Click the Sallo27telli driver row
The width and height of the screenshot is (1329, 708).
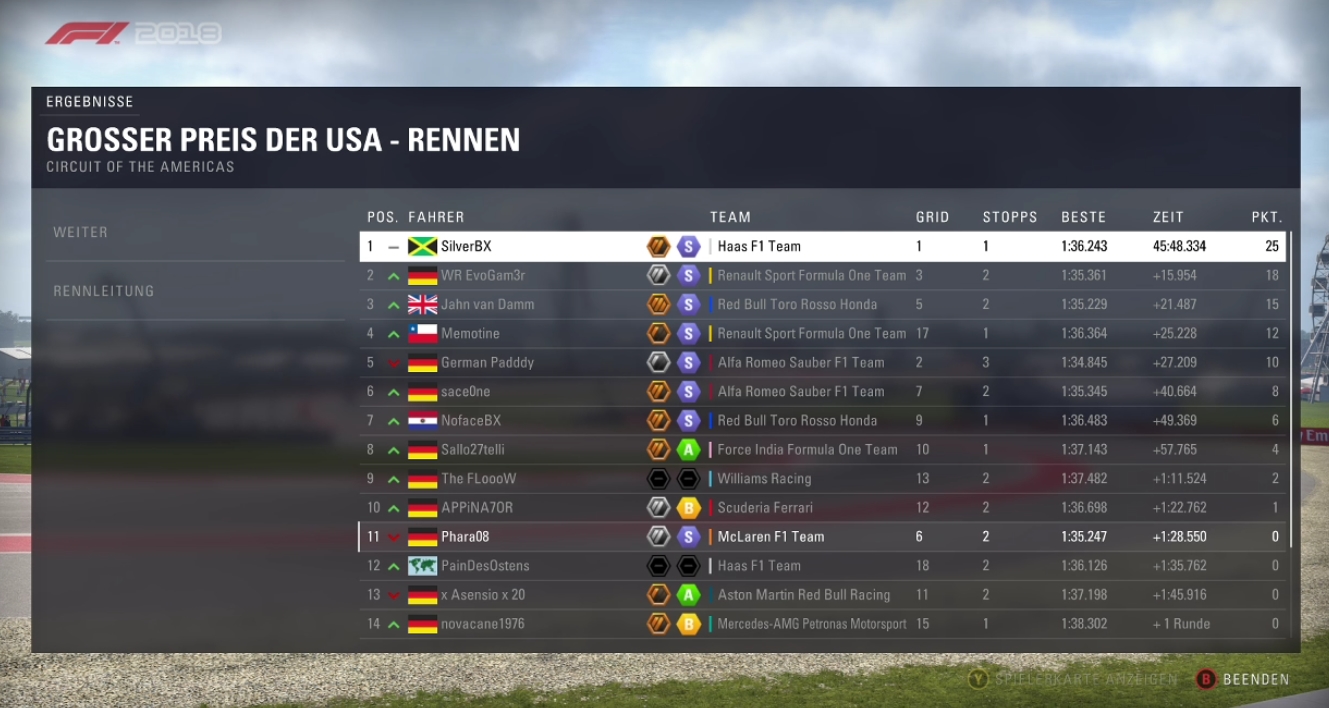[x=822, y=449]
